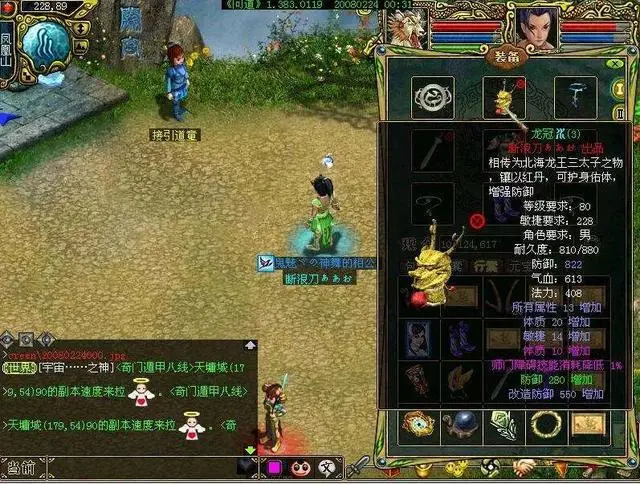Open the magenta chat color swatch
The width and height of the screenshot is (640, 484).
273,467
